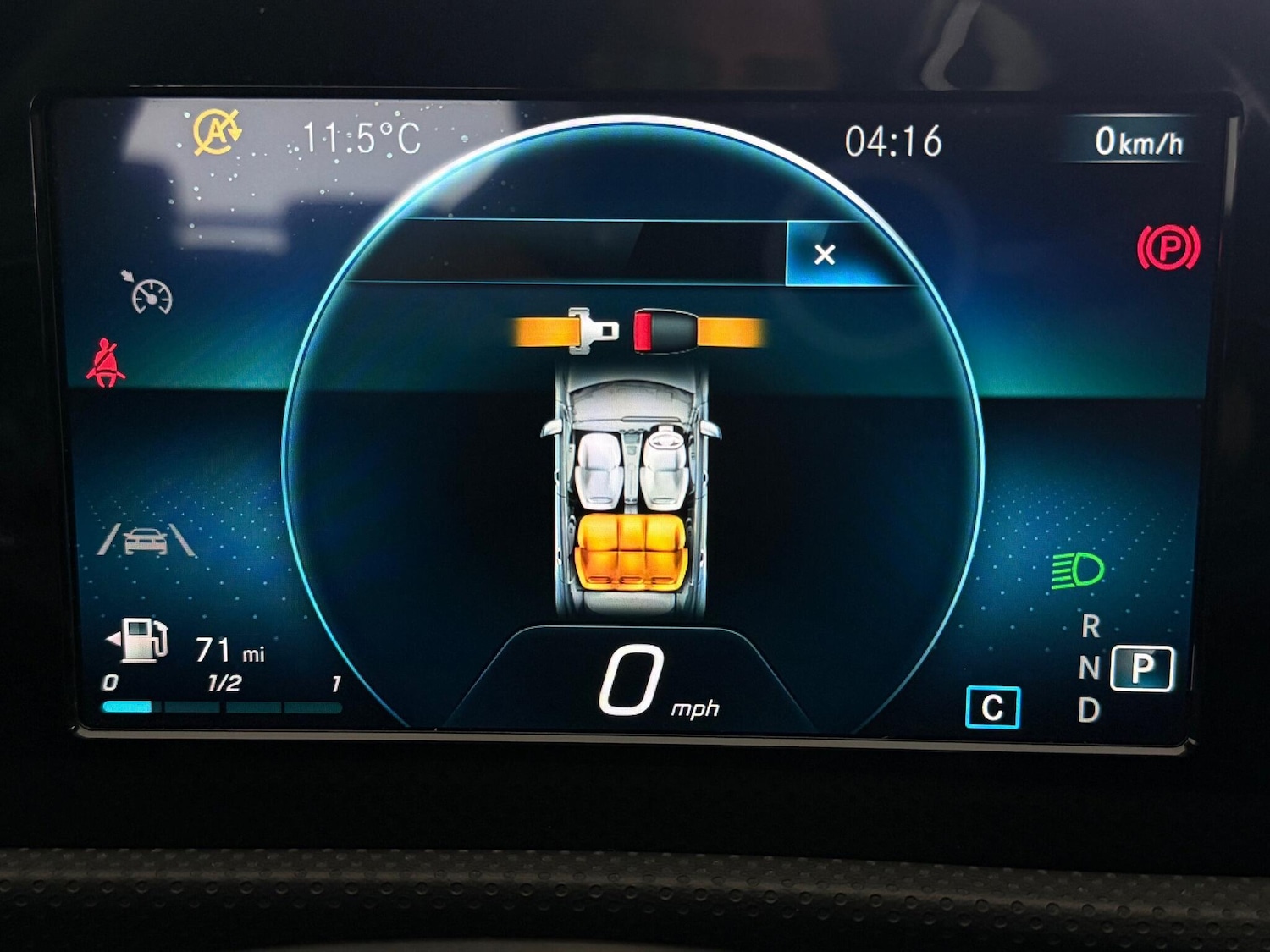Click the rear seats highlighted in orange
Screen dimensions: 1270x952
pos(630,553)
